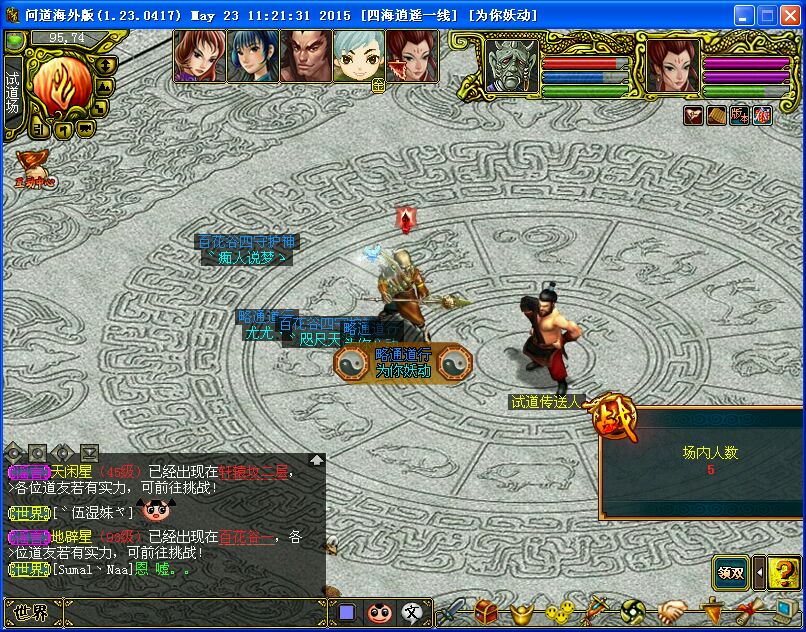The width and height of the screenshot is (806, 632).
Task: Select the dark-skinned male team member portrait
Action: pyautogui.click(x=305, y=56)
